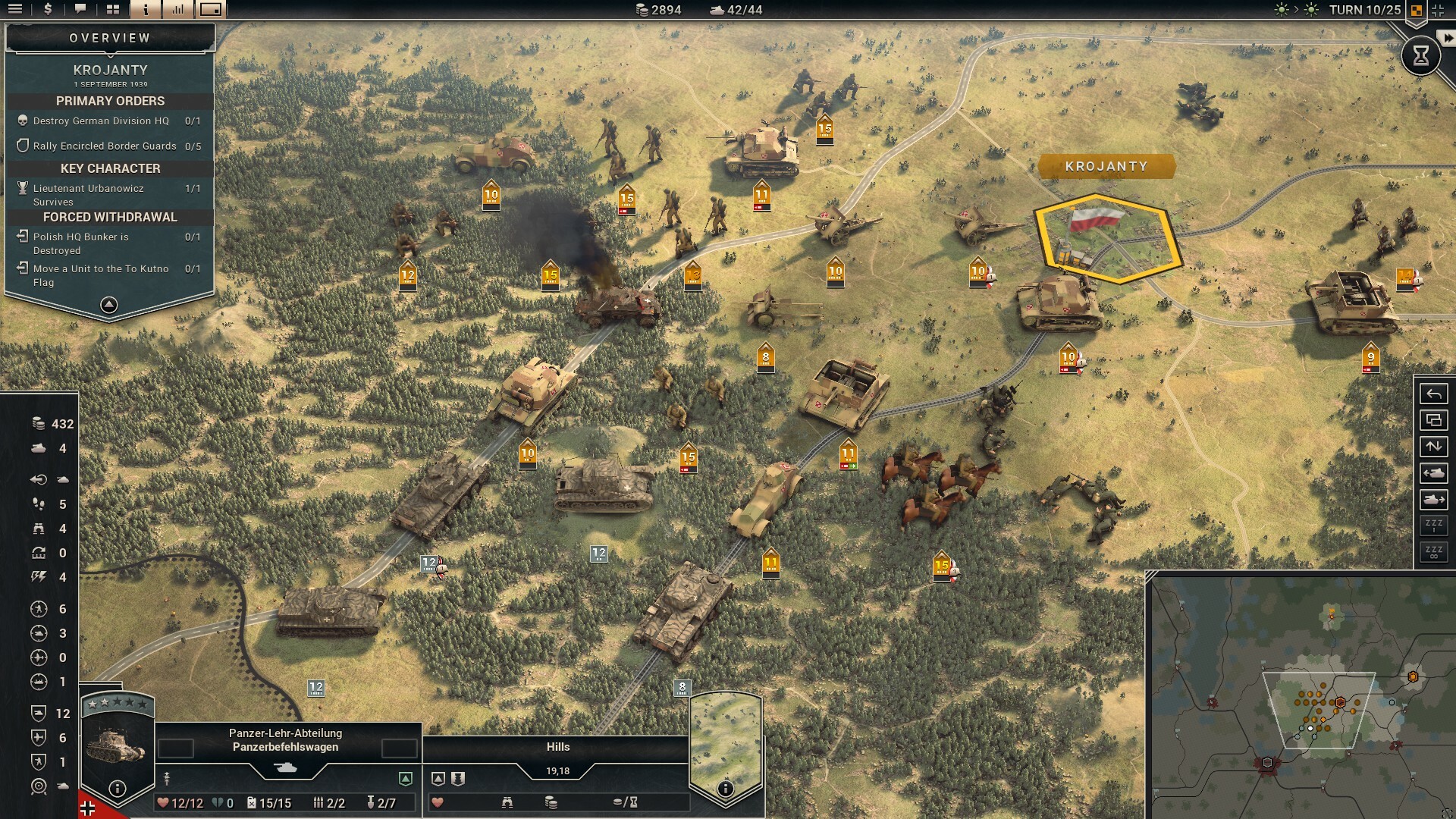
Task: Undo last move with the curved arrow
Action: (1433, 394)
